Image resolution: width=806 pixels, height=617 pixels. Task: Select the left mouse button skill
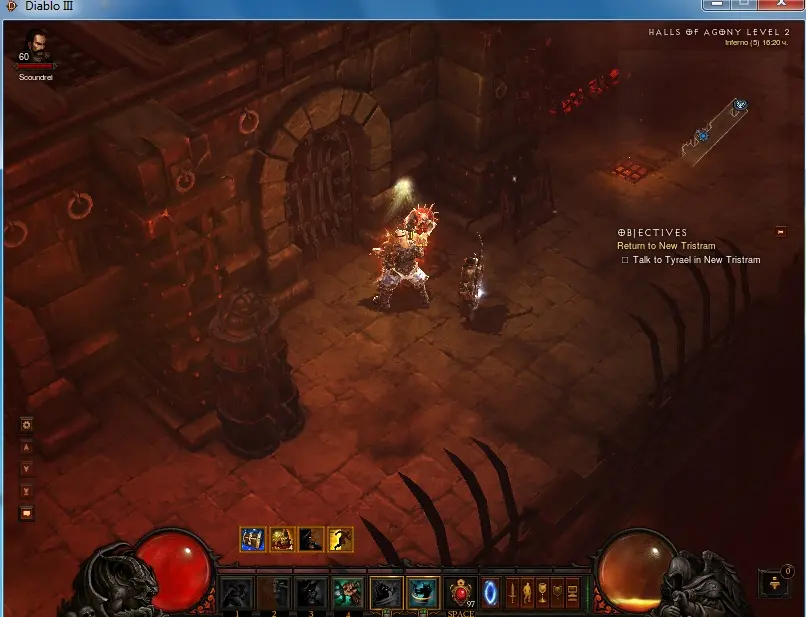point(386,592)
